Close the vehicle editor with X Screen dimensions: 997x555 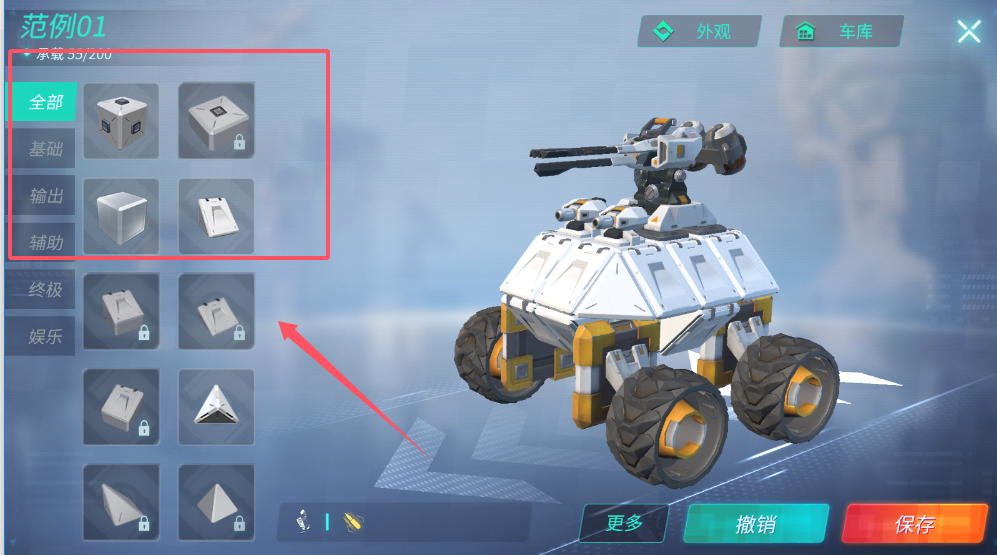pos(968,32)
